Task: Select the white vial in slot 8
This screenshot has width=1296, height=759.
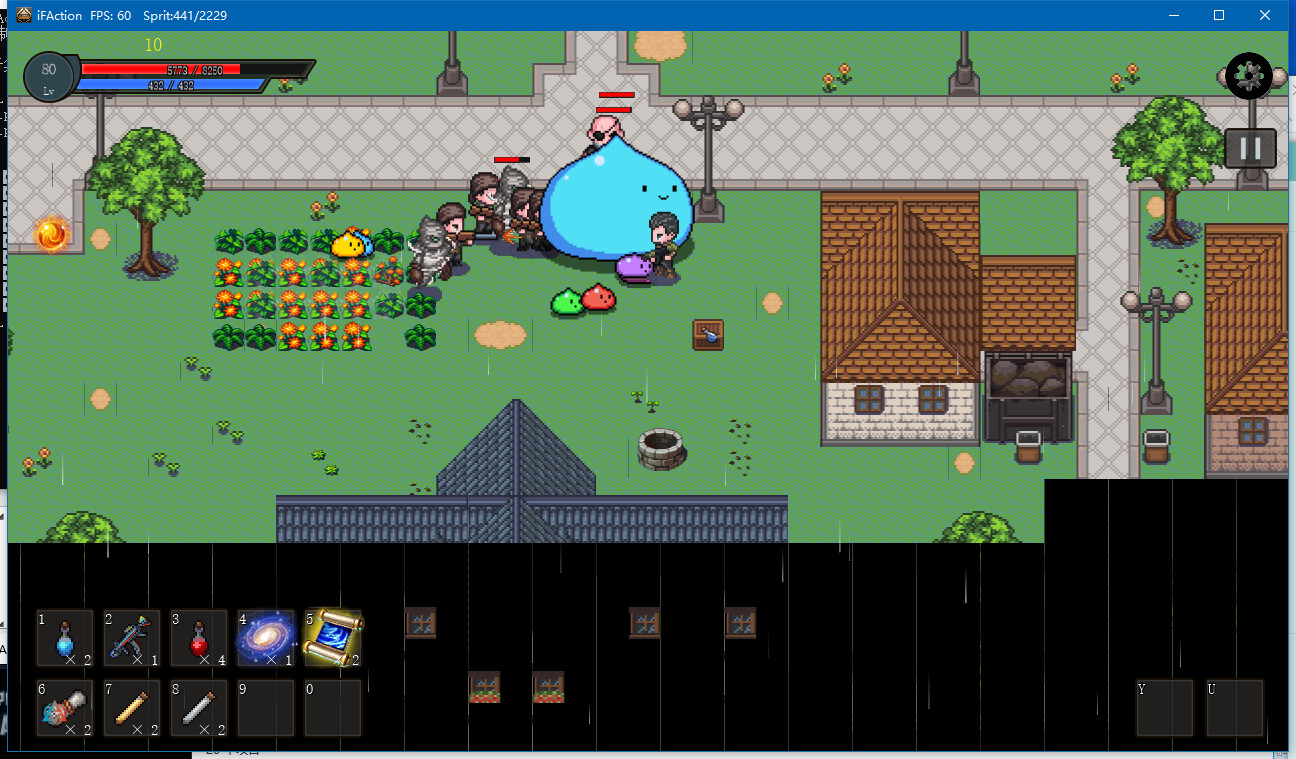Action: 198,707
